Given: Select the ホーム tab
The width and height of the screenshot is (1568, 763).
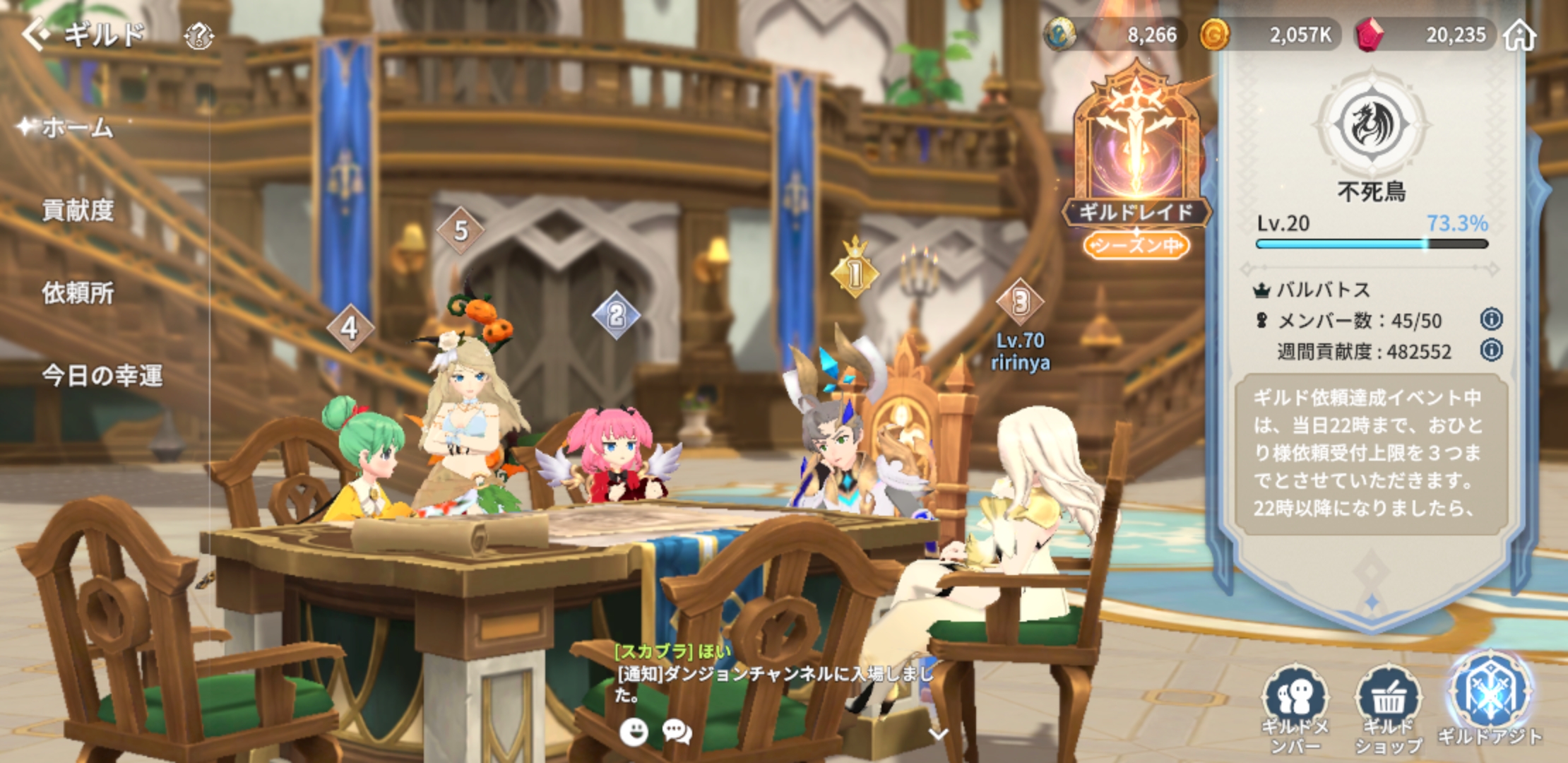Looking at the screenshot, I should coord(78,128).
